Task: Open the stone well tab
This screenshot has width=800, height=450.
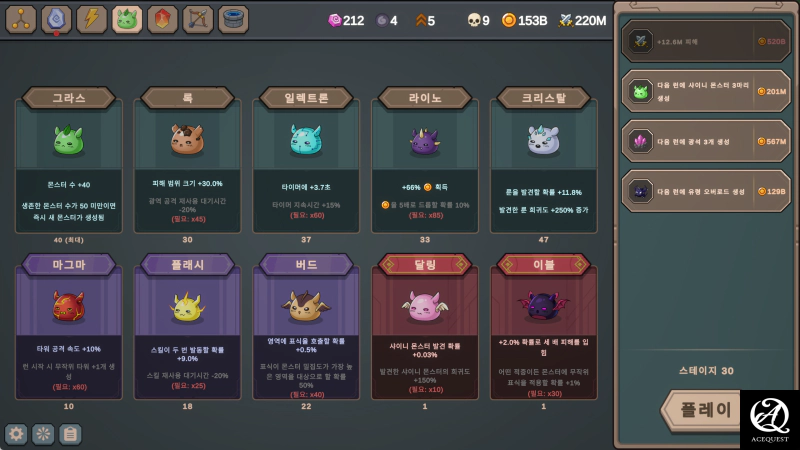Action: coord(233,19)
